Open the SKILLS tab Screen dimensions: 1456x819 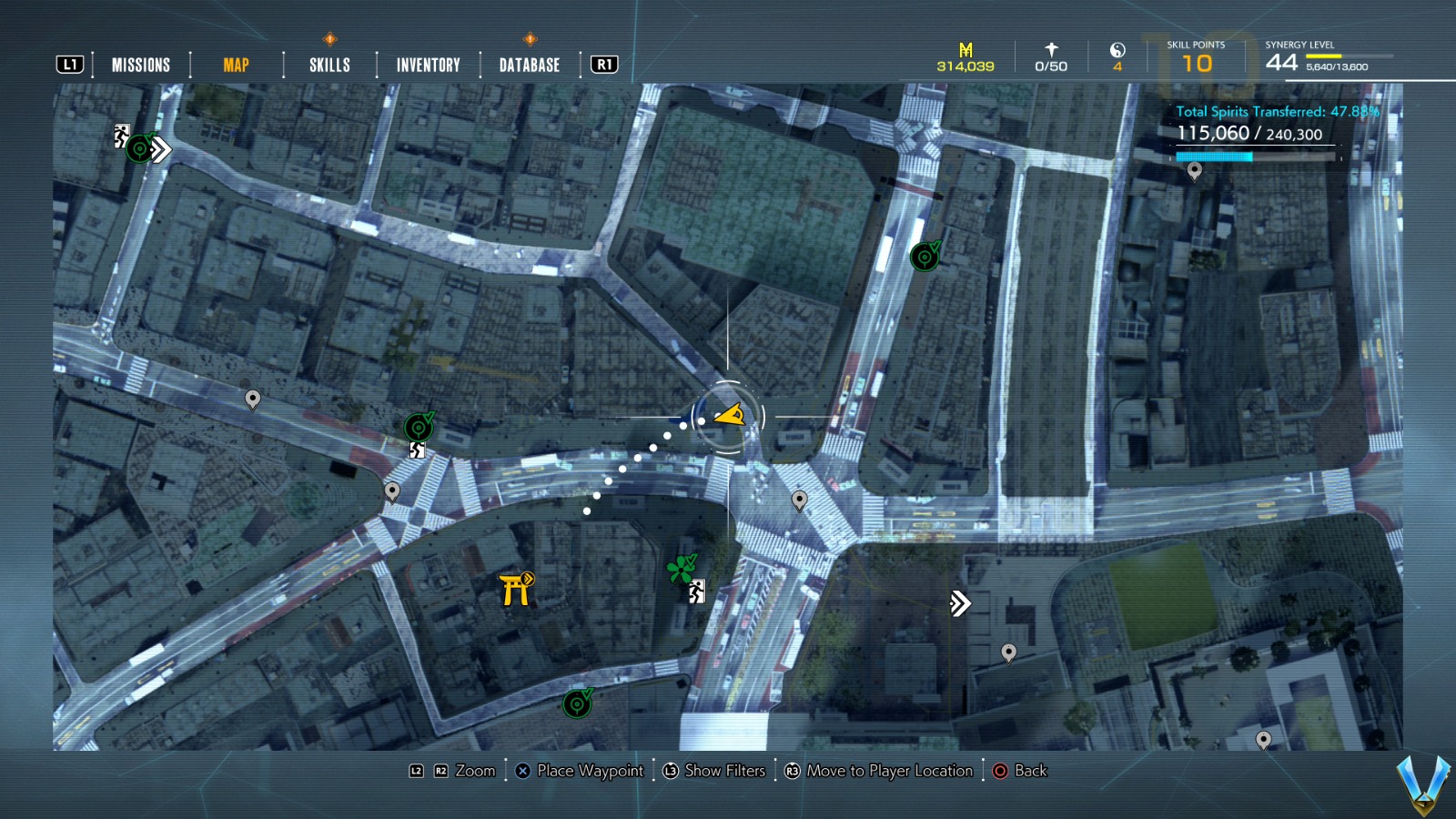(330, 65)
